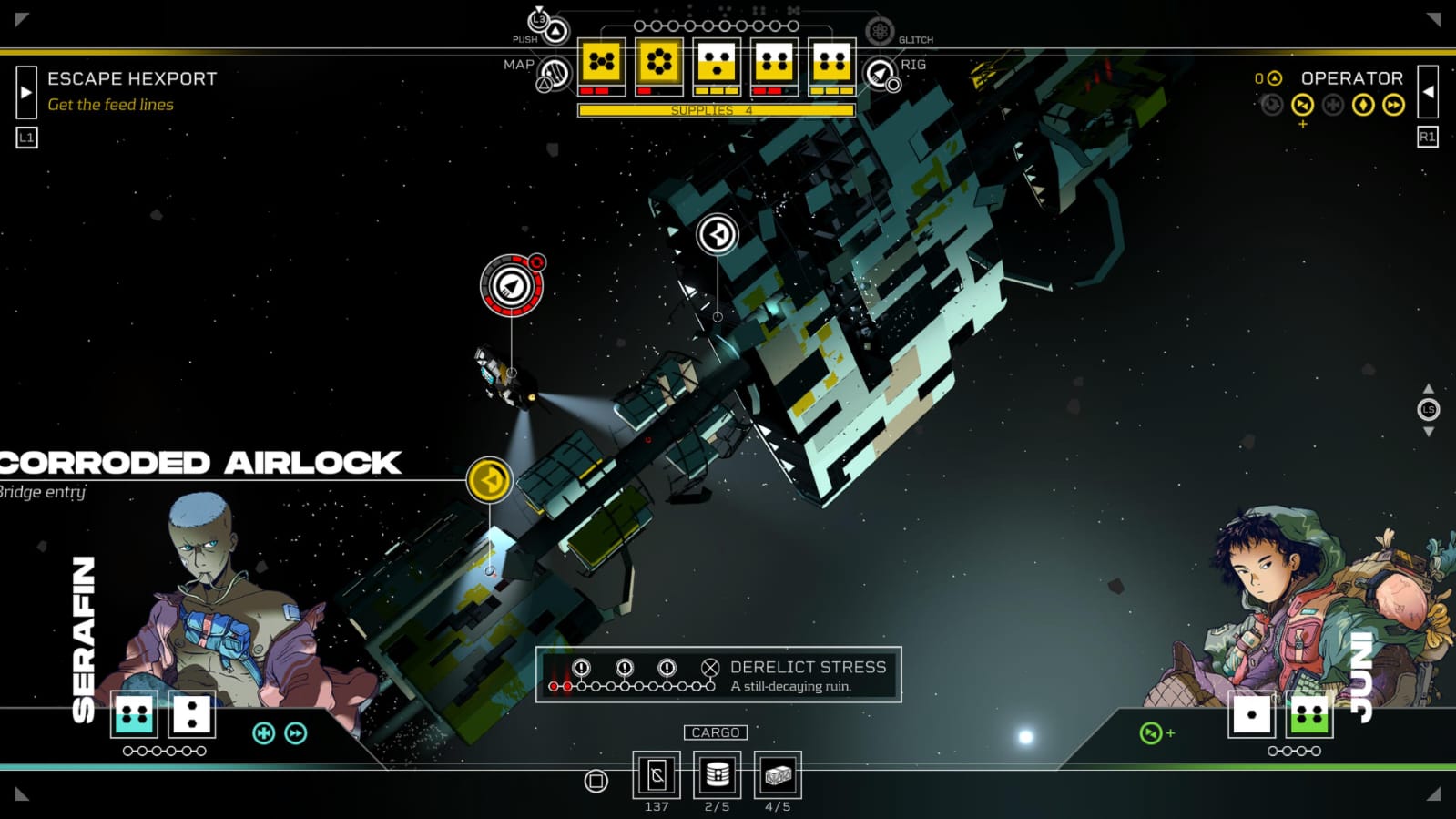Pick Serafin's white two-pip die

(191, 714)
